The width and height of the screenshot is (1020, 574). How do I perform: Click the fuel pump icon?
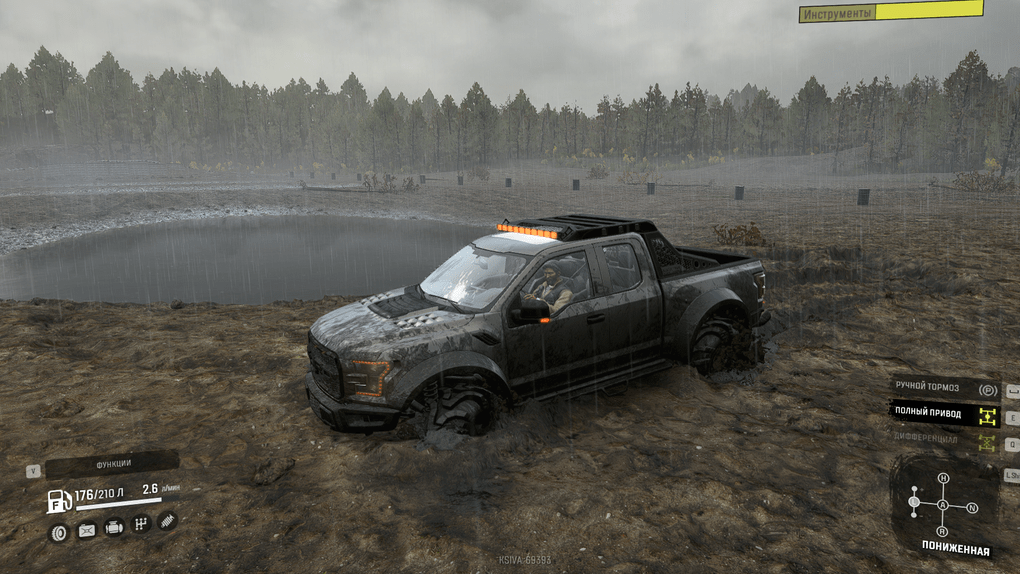(60, 501)
